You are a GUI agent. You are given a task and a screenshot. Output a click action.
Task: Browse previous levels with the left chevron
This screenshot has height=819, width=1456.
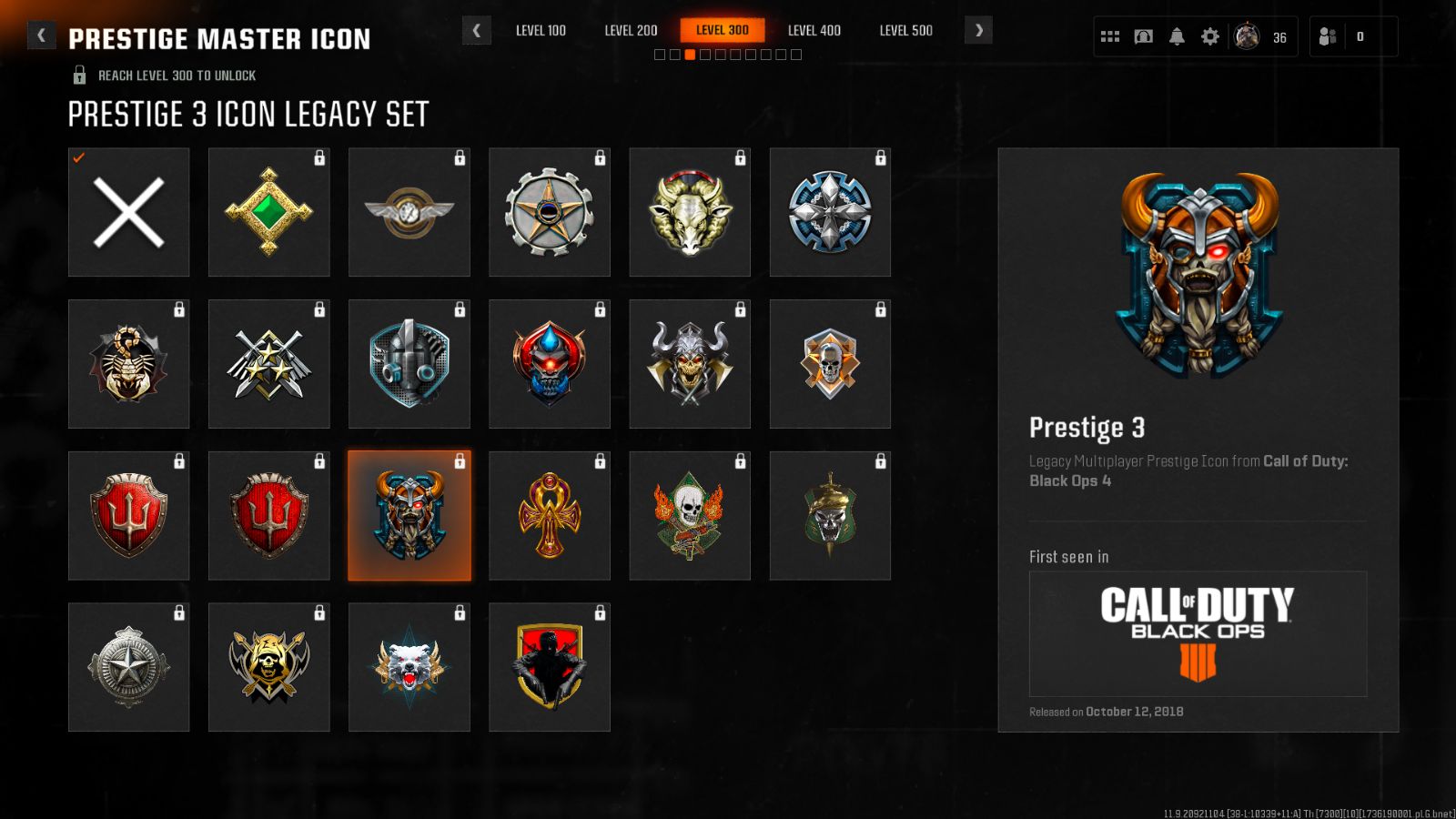click(477, 30)
